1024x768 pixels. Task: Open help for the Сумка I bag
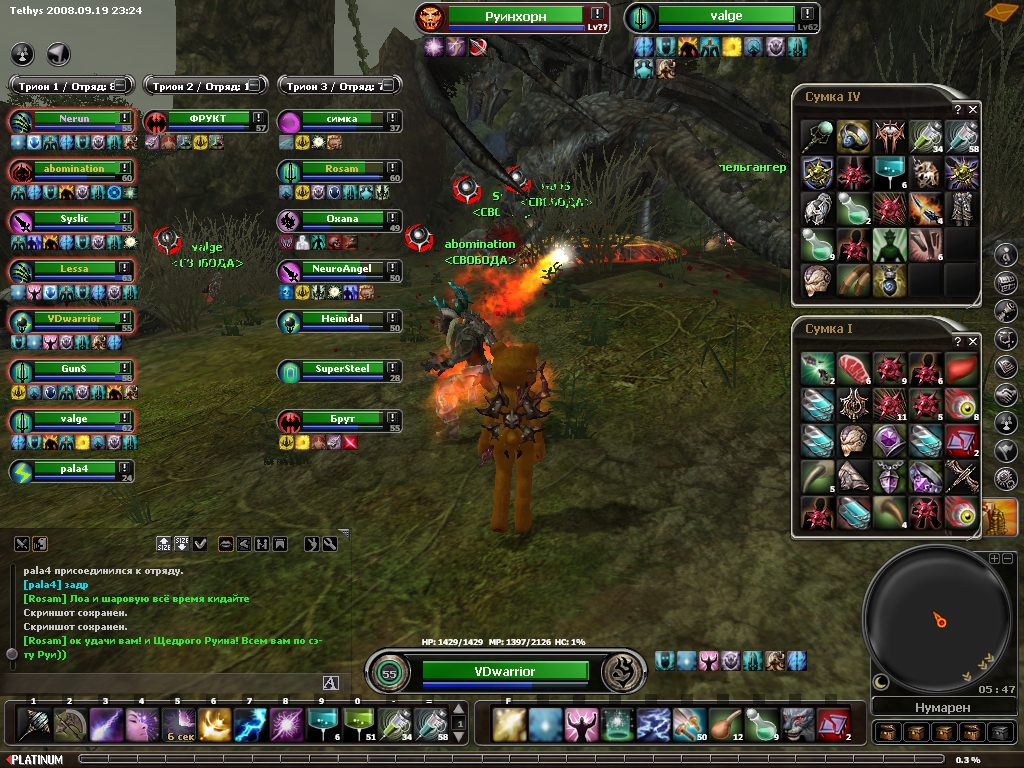958,341
